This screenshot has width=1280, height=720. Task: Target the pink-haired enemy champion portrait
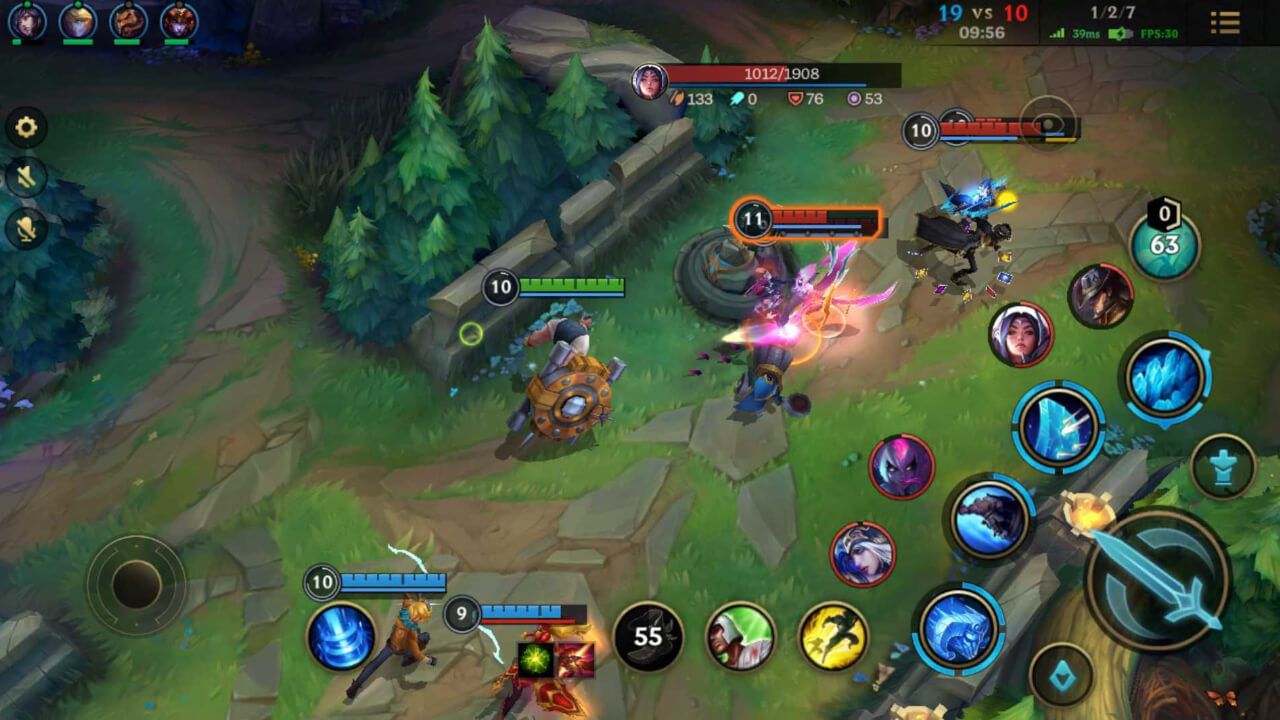coord(901,467)
